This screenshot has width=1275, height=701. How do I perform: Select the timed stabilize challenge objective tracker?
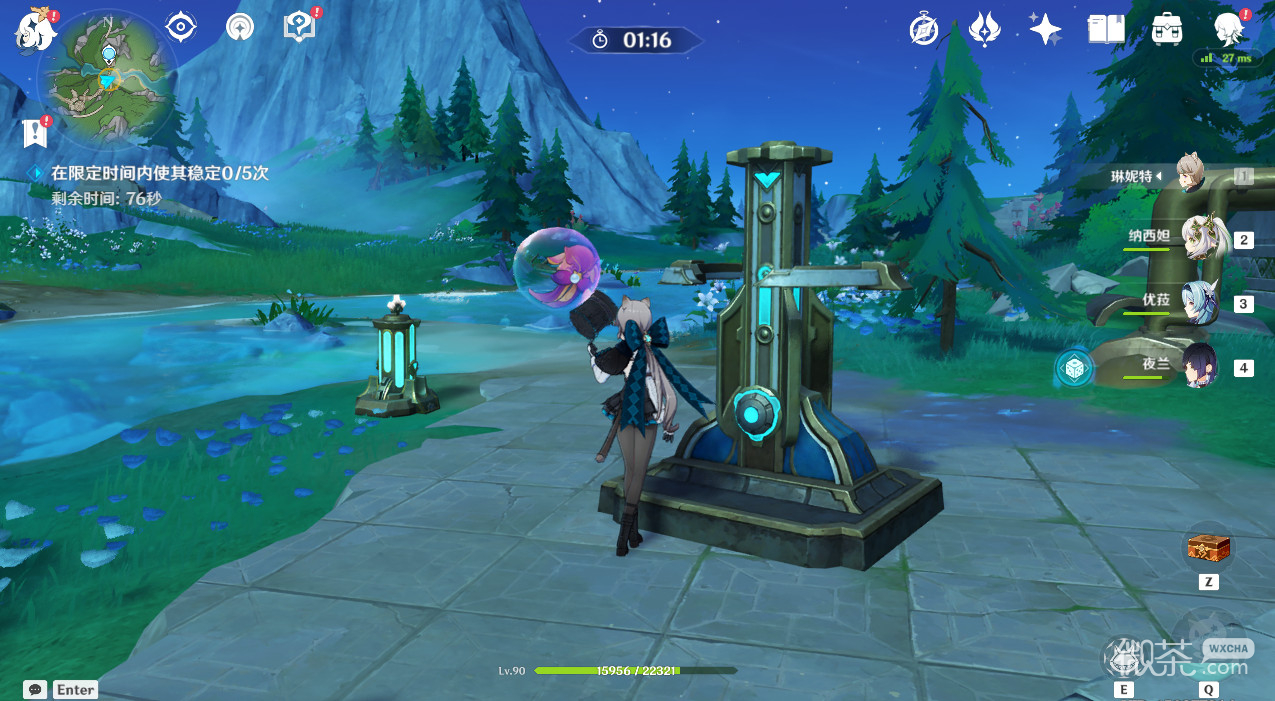(x=150, y=173)
